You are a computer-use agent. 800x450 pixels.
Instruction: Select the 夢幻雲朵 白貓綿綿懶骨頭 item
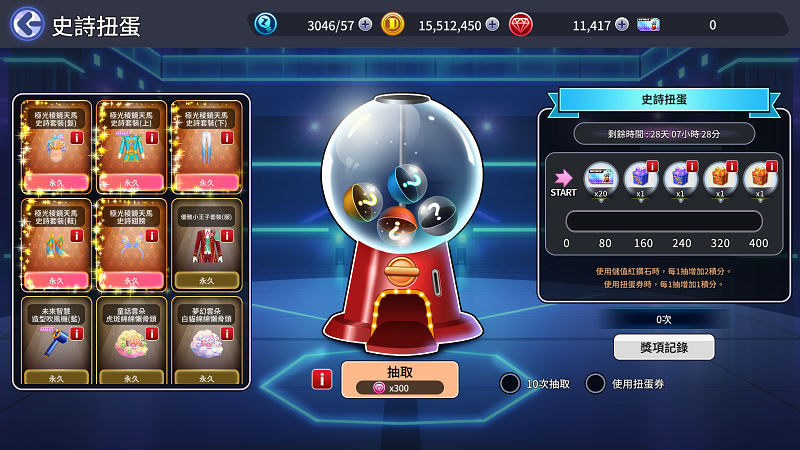pos(207,340)
